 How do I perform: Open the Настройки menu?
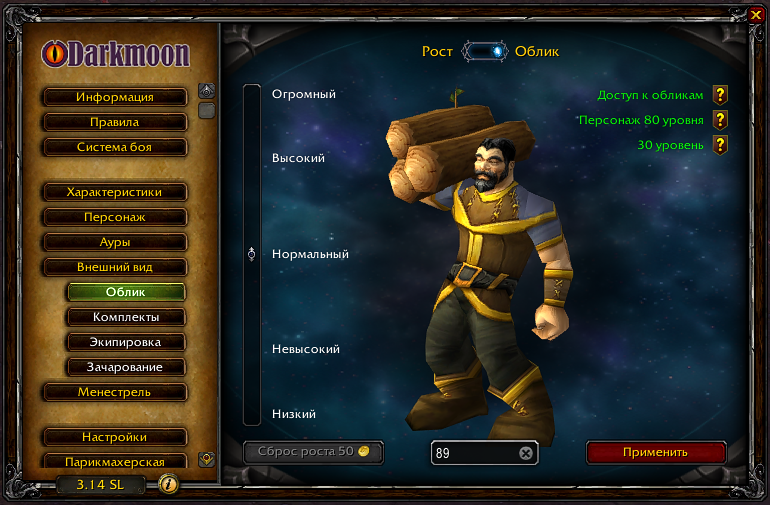click(115, 437)
